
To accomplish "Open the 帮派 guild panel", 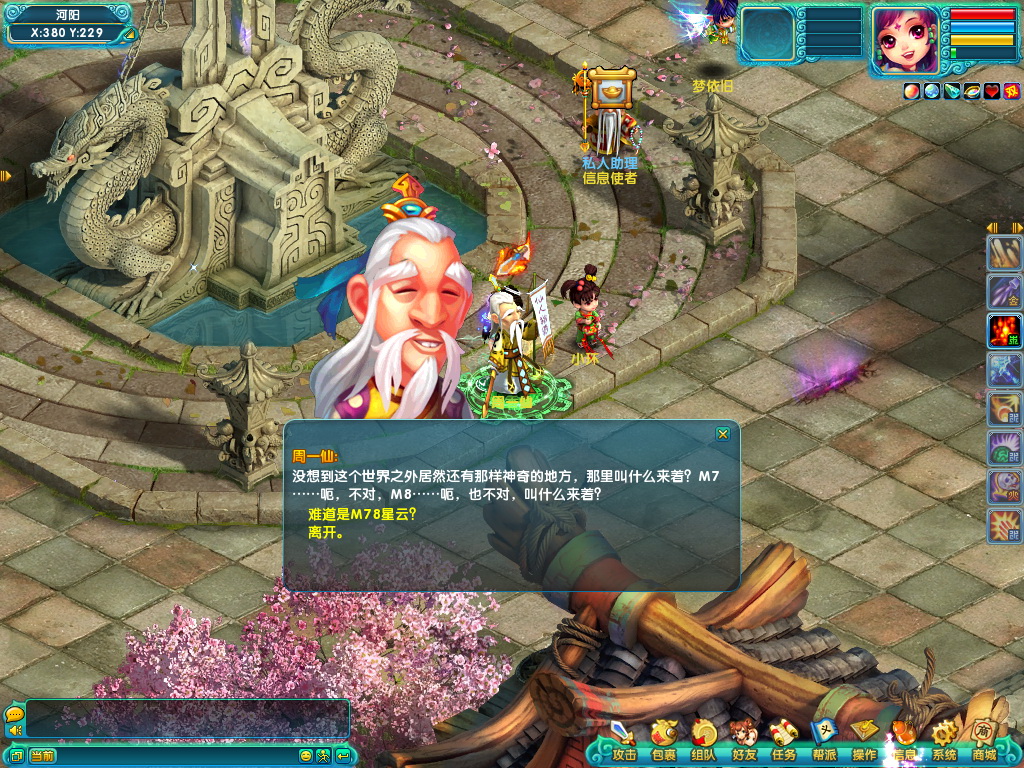I will click(824, 743).
